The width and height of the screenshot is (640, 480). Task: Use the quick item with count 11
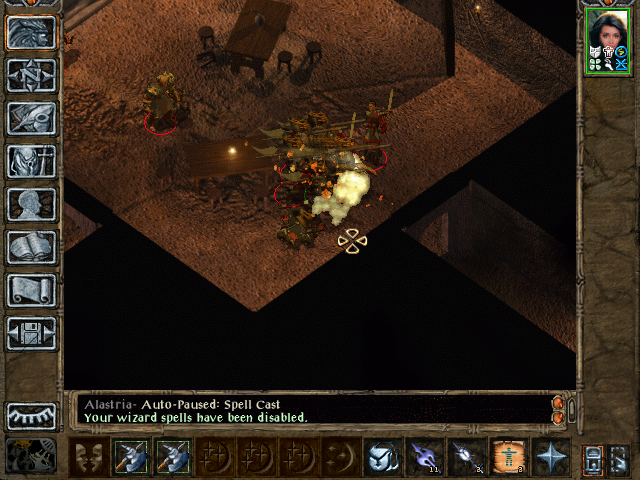point(424,456)
